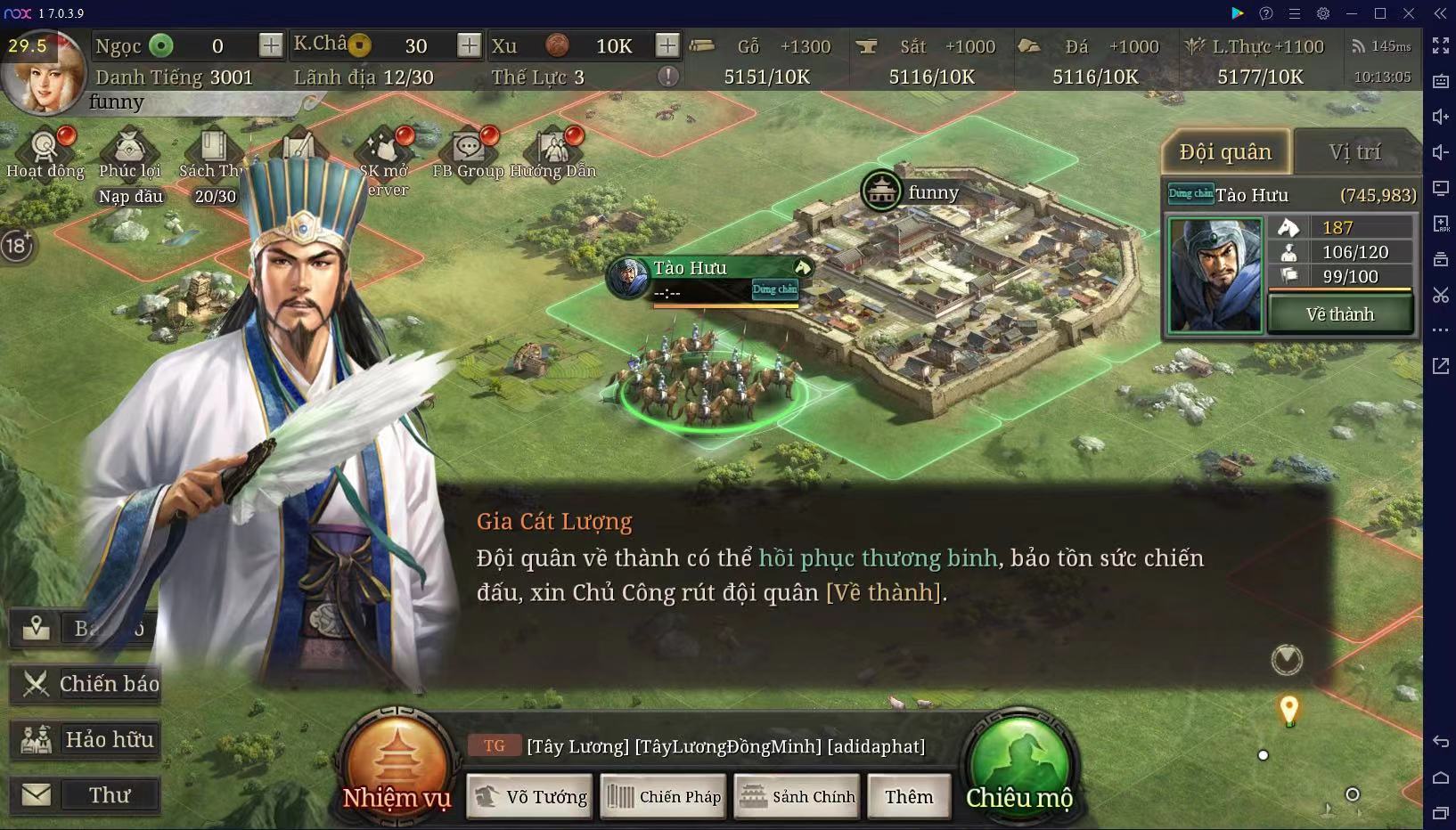1456x830 pixels.
Task: Switch to the Vị trí tab
Action: (x=1354, y=152)
